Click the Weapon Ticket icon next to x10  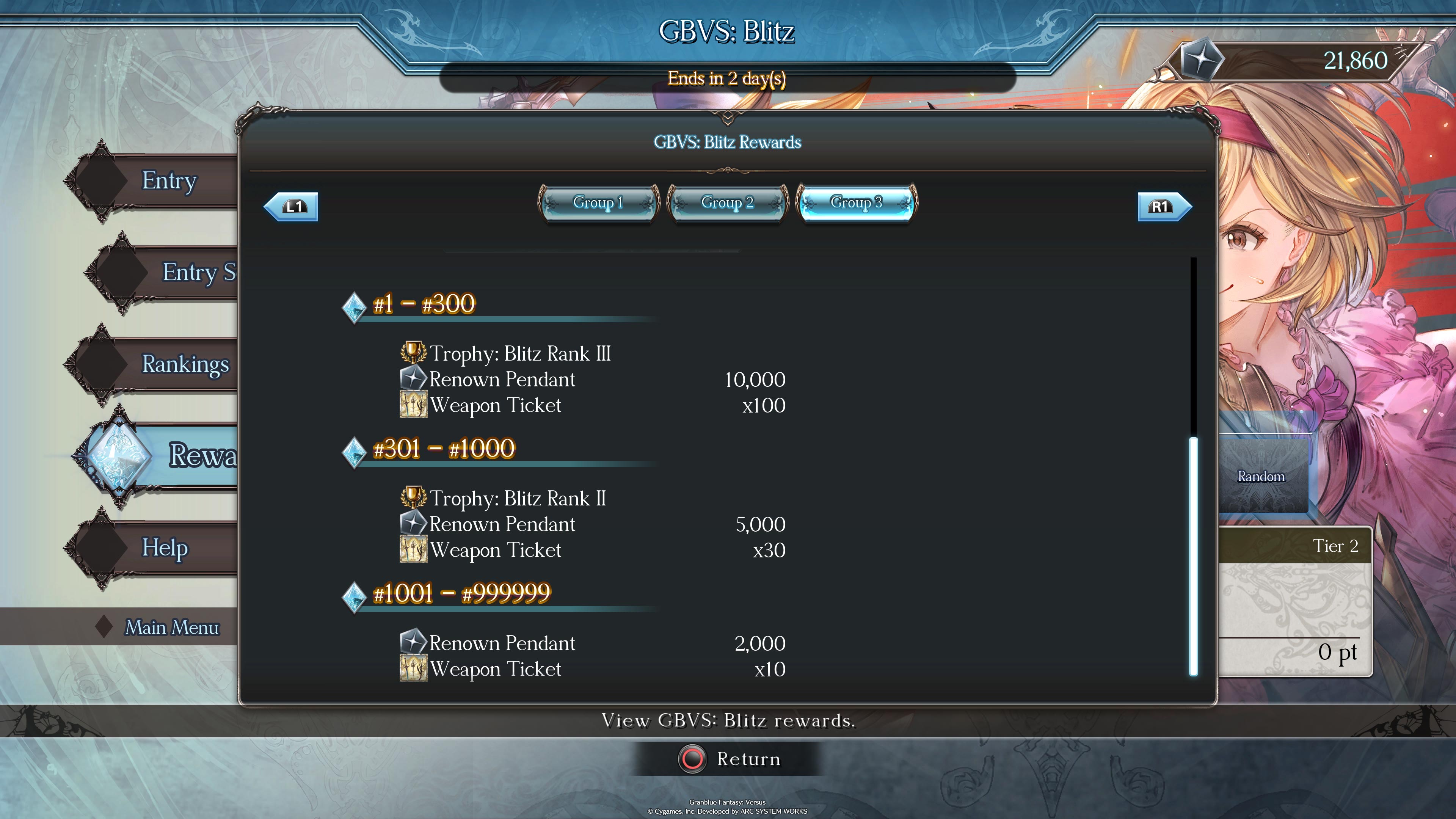[414, 668]
